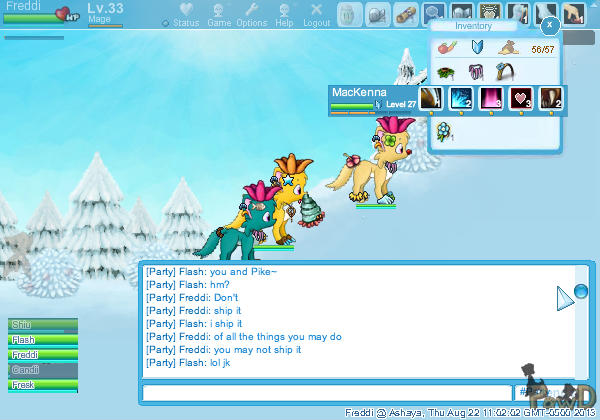Click the scroll icon in top toolbar
Screen dimensions: 600x420
(x=405, y=15)
